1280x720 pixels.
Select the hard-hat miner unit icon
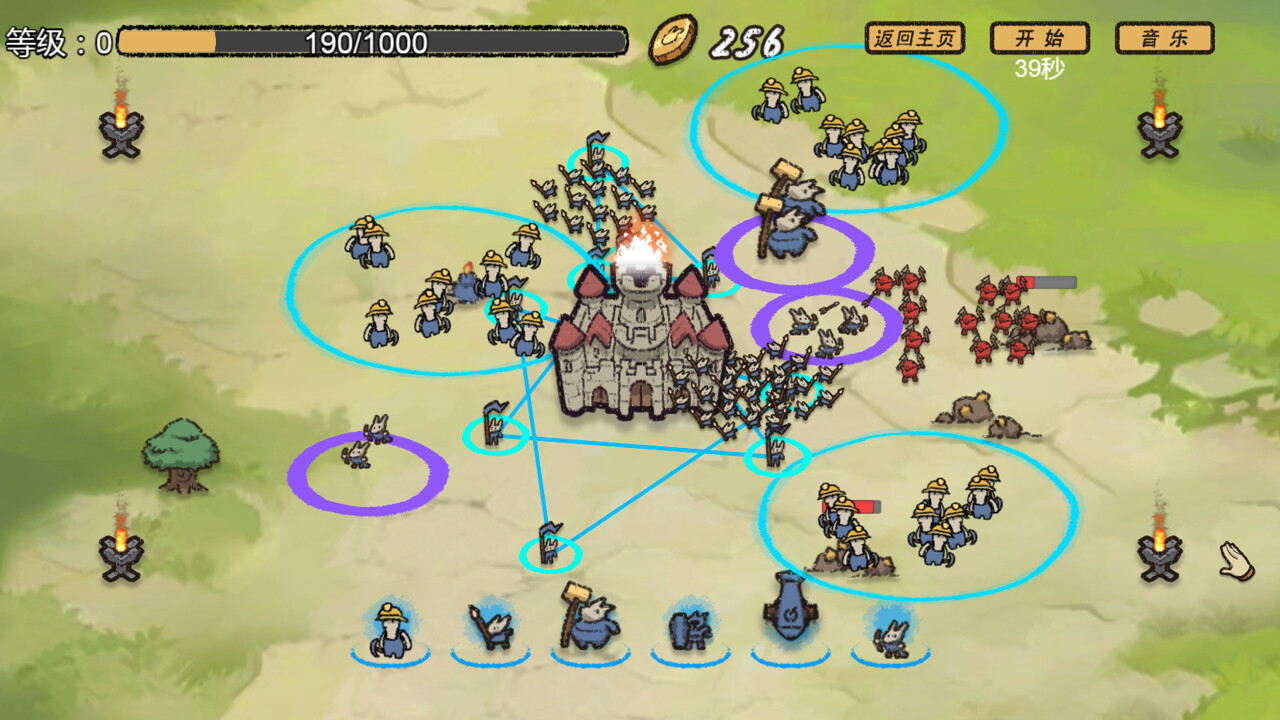click(x=391, y=628)
